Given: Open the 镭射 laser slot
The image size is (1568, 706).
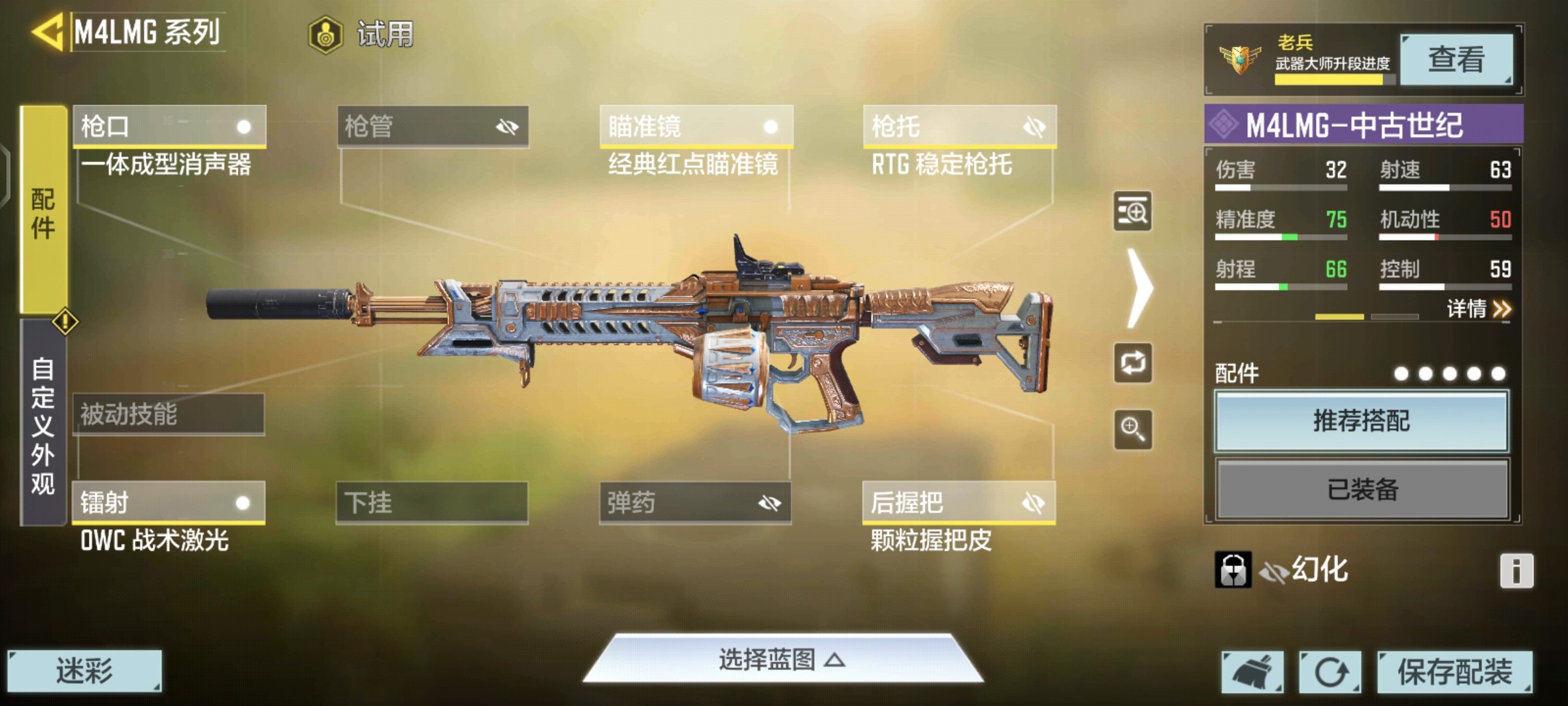Looking at the screenshot, I should [169, 503].
